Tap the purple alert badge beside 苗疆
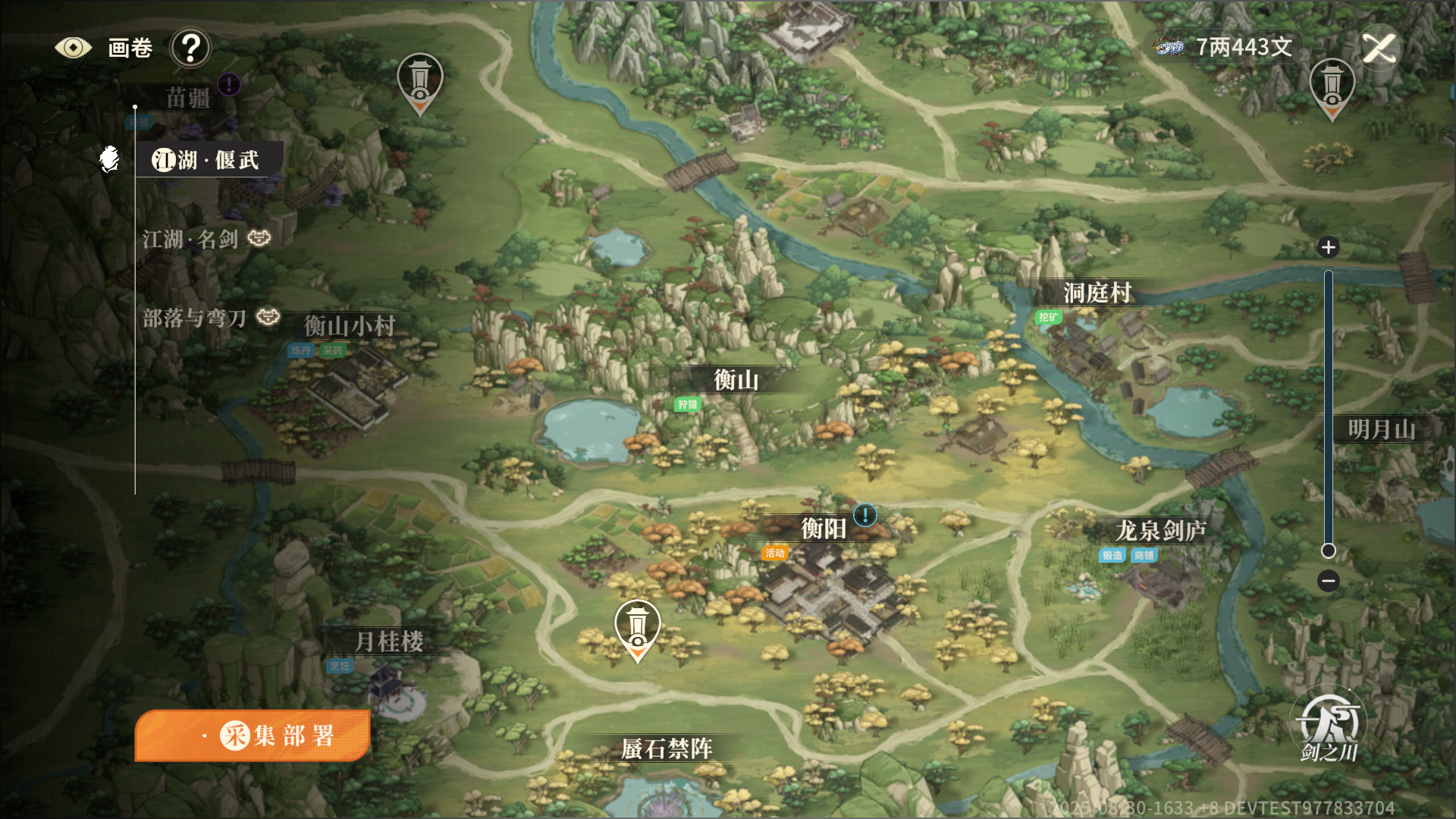This screenshot has height=819, width=1456. click(x=228, y=85)
